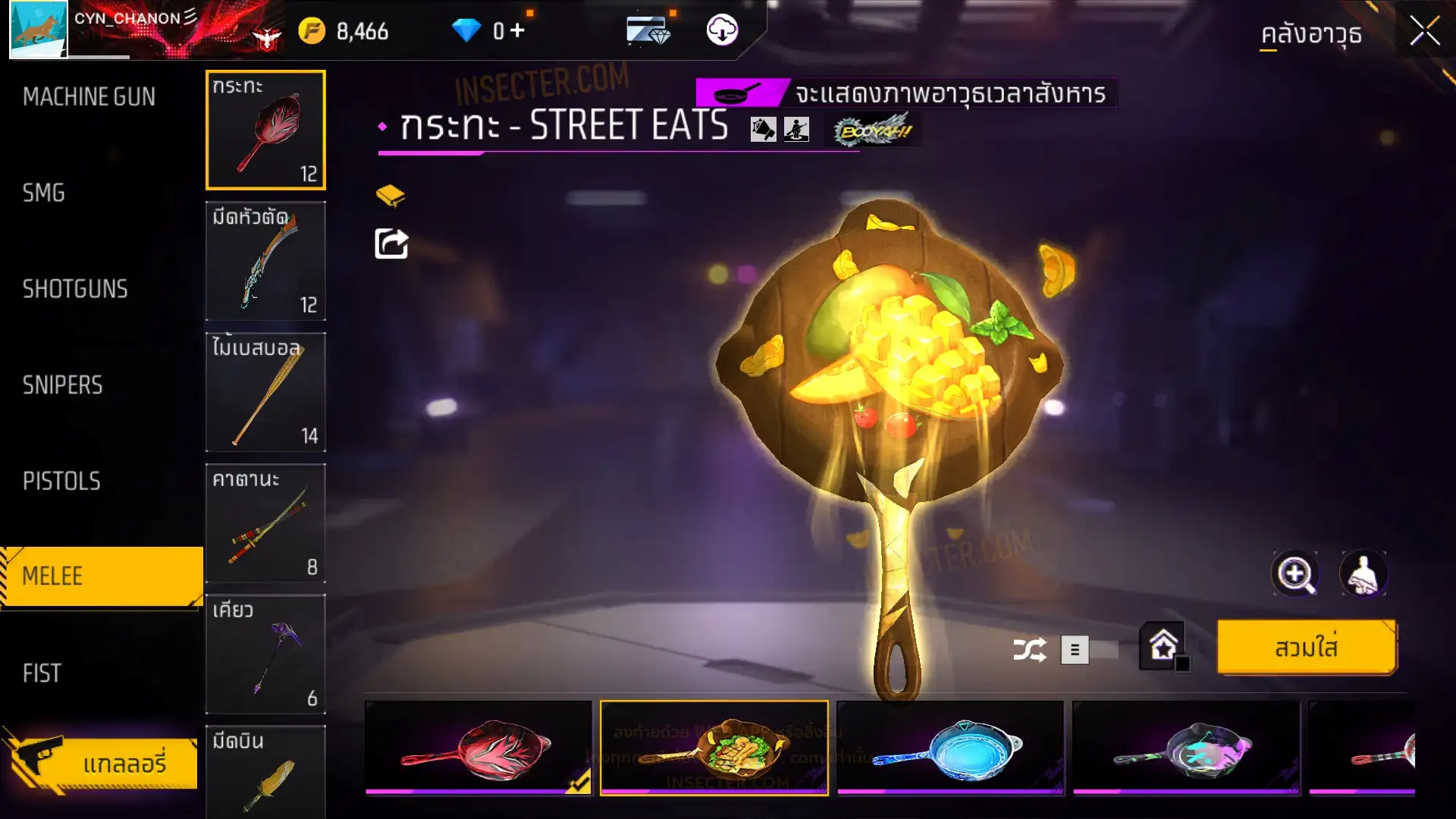The width and height of the screenshot is (1456, 819).
Task: Click the share arrow icon
Action: tap(391, 244)
